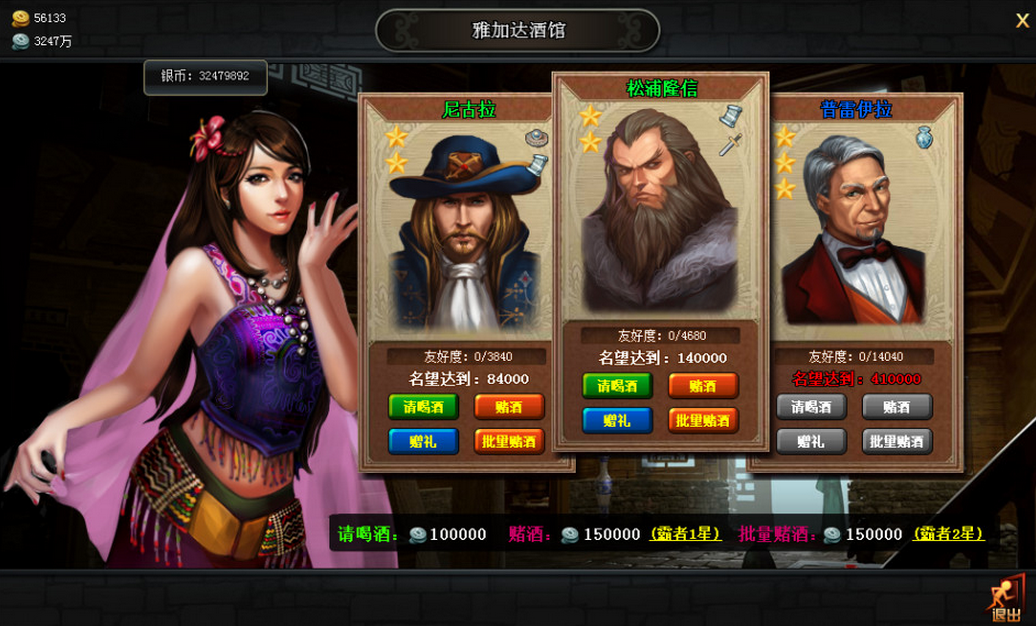Image resolution: width=1036 pixels, height=626 pixels.
Task: Start 赌酒 with 松浦隆信
Action: (x=703, y=386)
